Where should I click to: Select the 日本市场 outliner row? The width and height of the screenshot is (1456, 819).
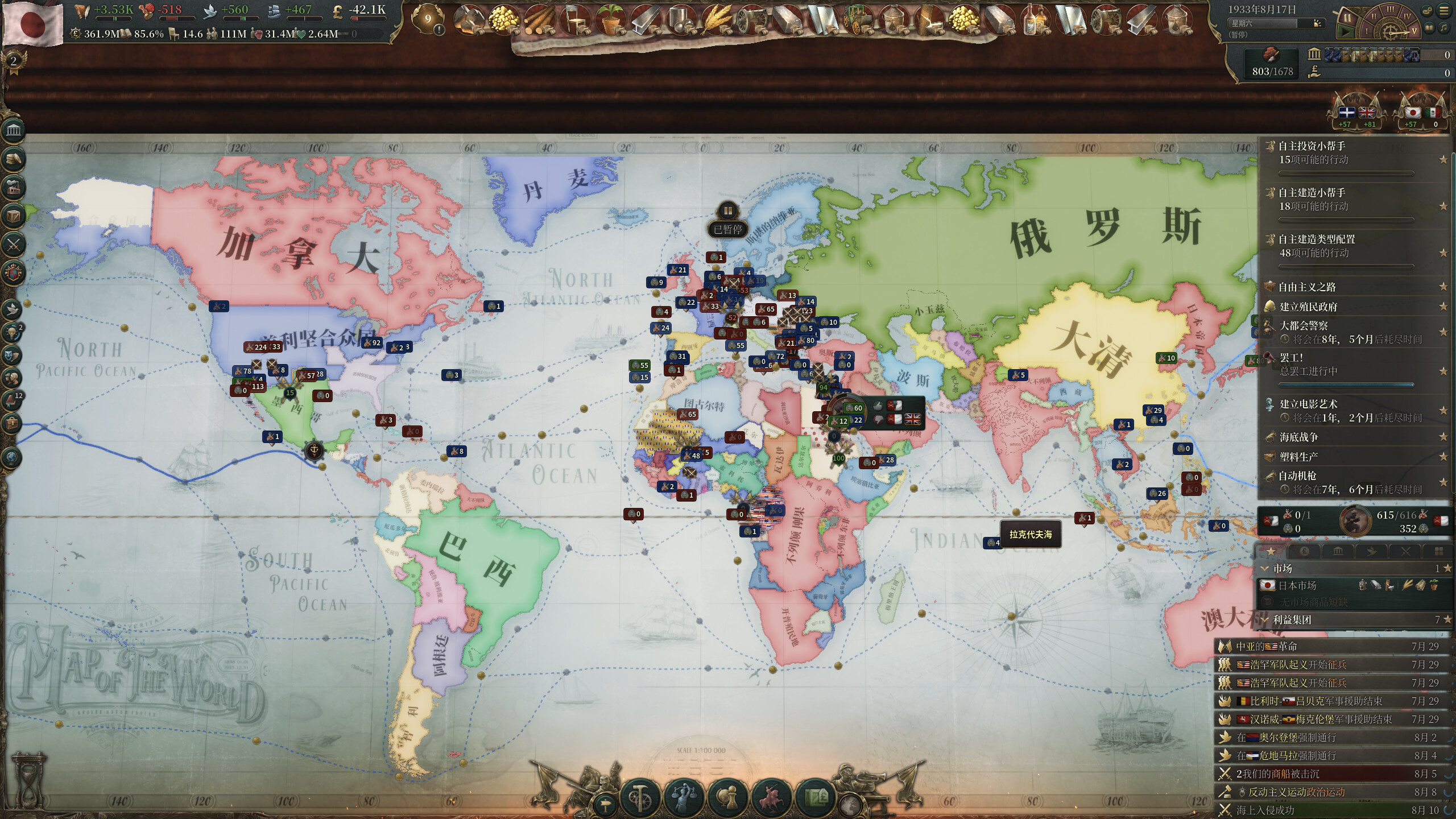coord(1297,585)
